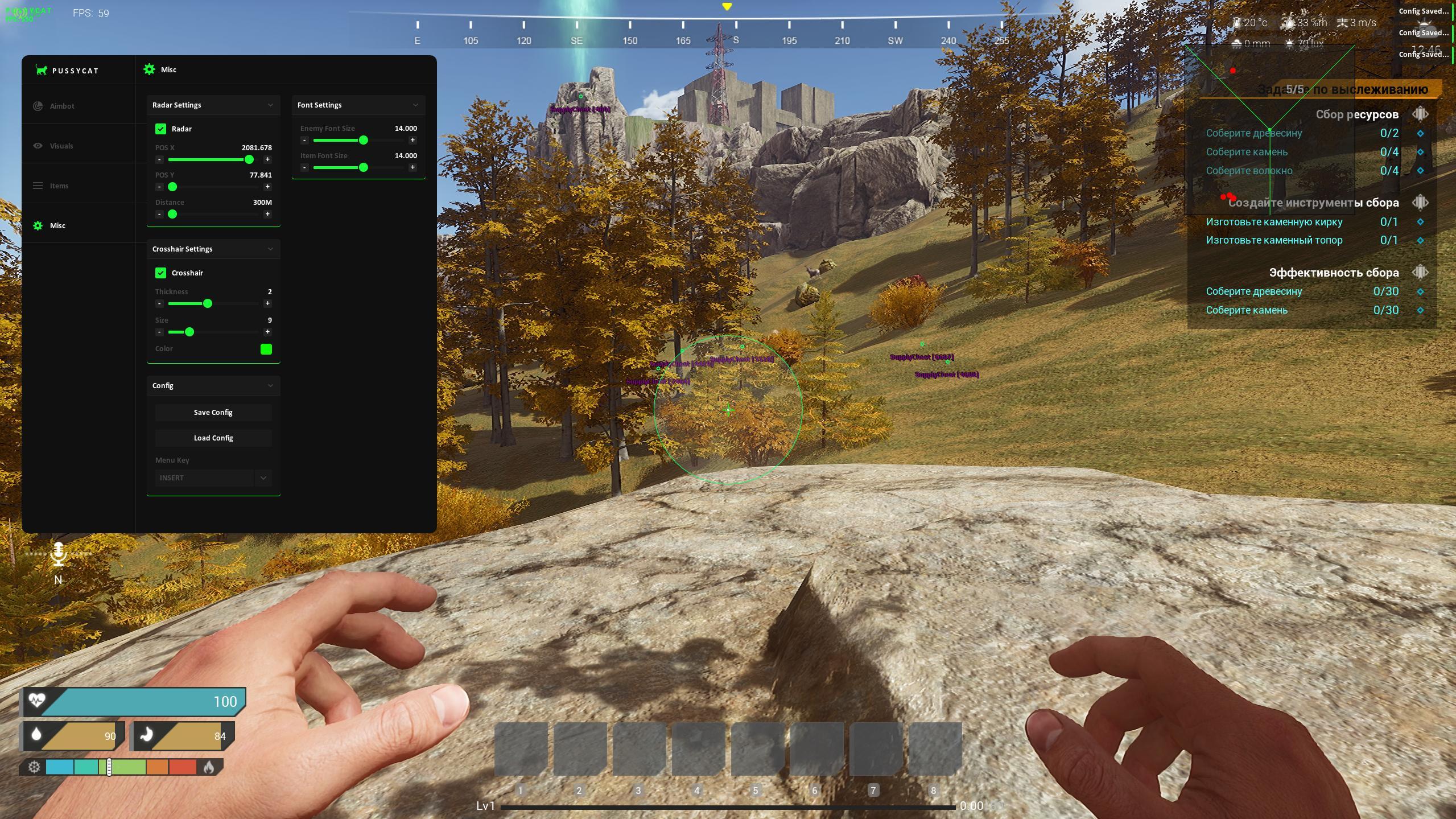Collapse the Font Settings section
1456x819 pixels.
[x=415, y=105]
